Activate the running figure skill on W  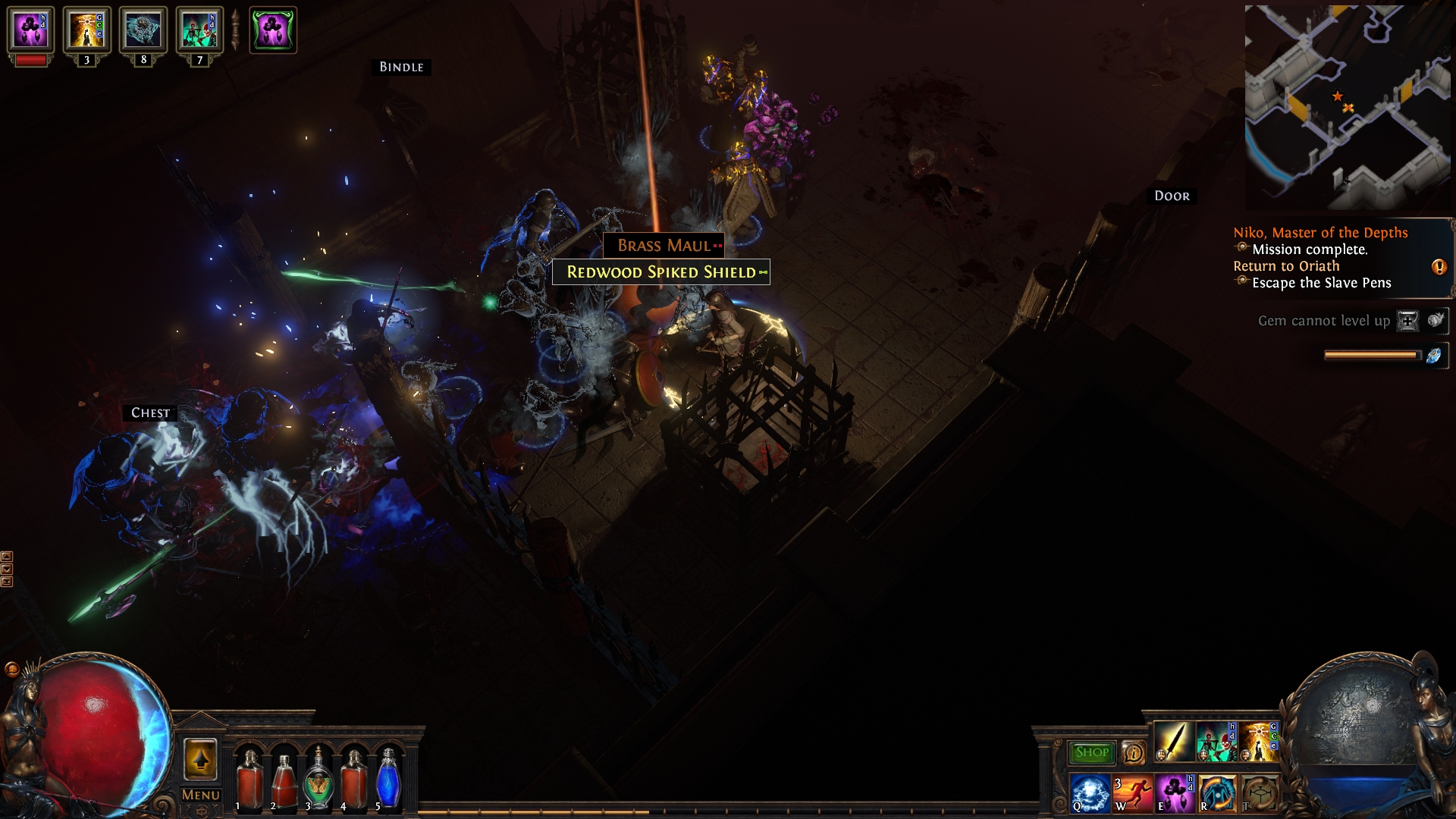pos(1132,793)
